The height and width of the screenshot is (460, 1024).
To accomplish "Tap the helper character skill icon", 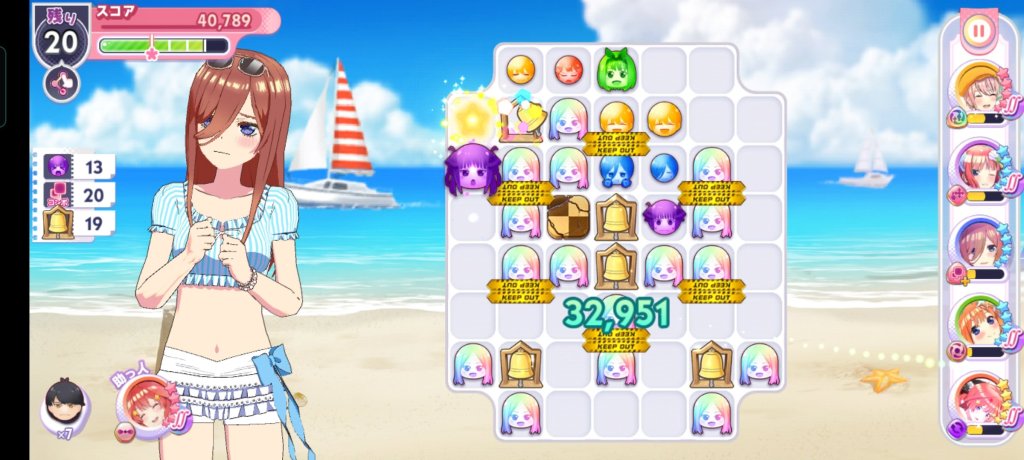I will 147,406.
